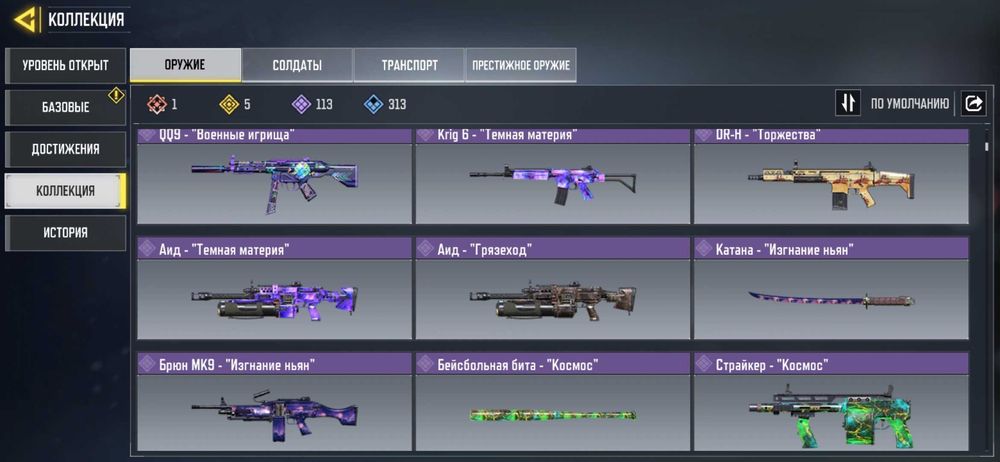Open the Престижное оружие tab
The image size is (1000, 462).
[520, 65]
